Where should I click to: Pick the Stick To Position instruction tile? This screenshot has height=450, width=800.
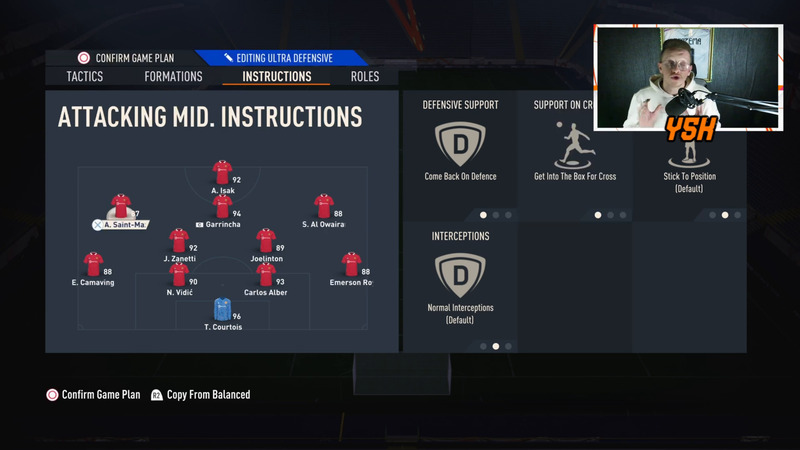[x=689, y=160]
